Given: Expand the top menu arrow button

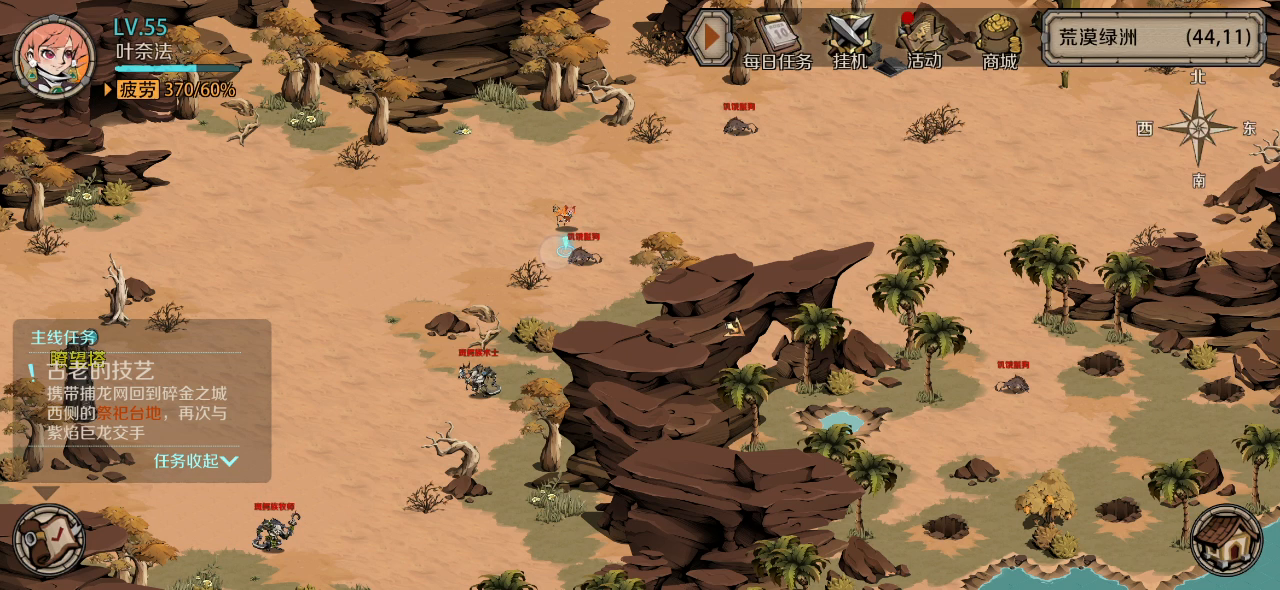Looking at the screenshot, I should coord(710,38).
